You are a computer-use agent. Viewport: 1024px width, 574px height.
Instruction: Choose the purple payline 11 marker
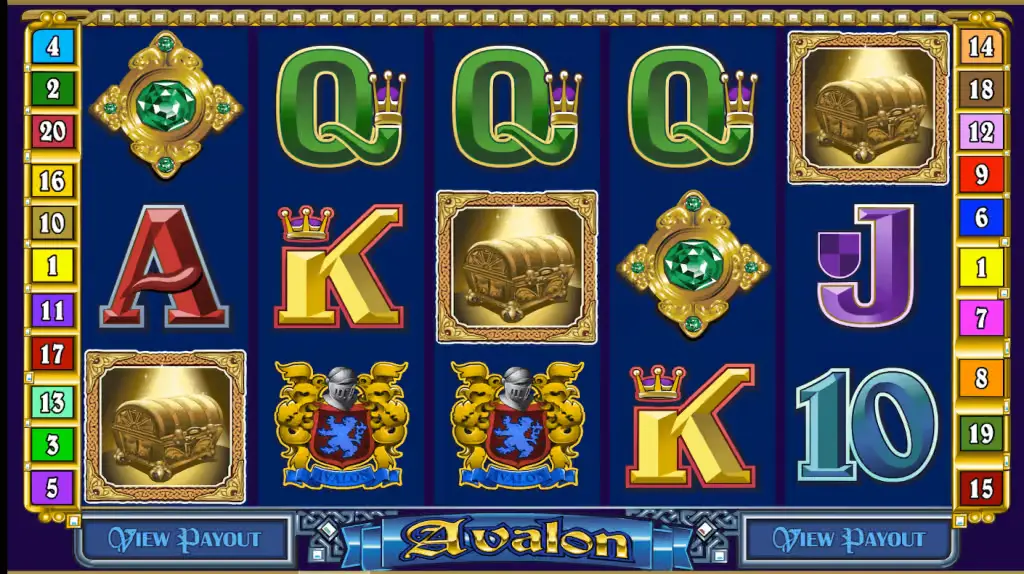(52, 310)
